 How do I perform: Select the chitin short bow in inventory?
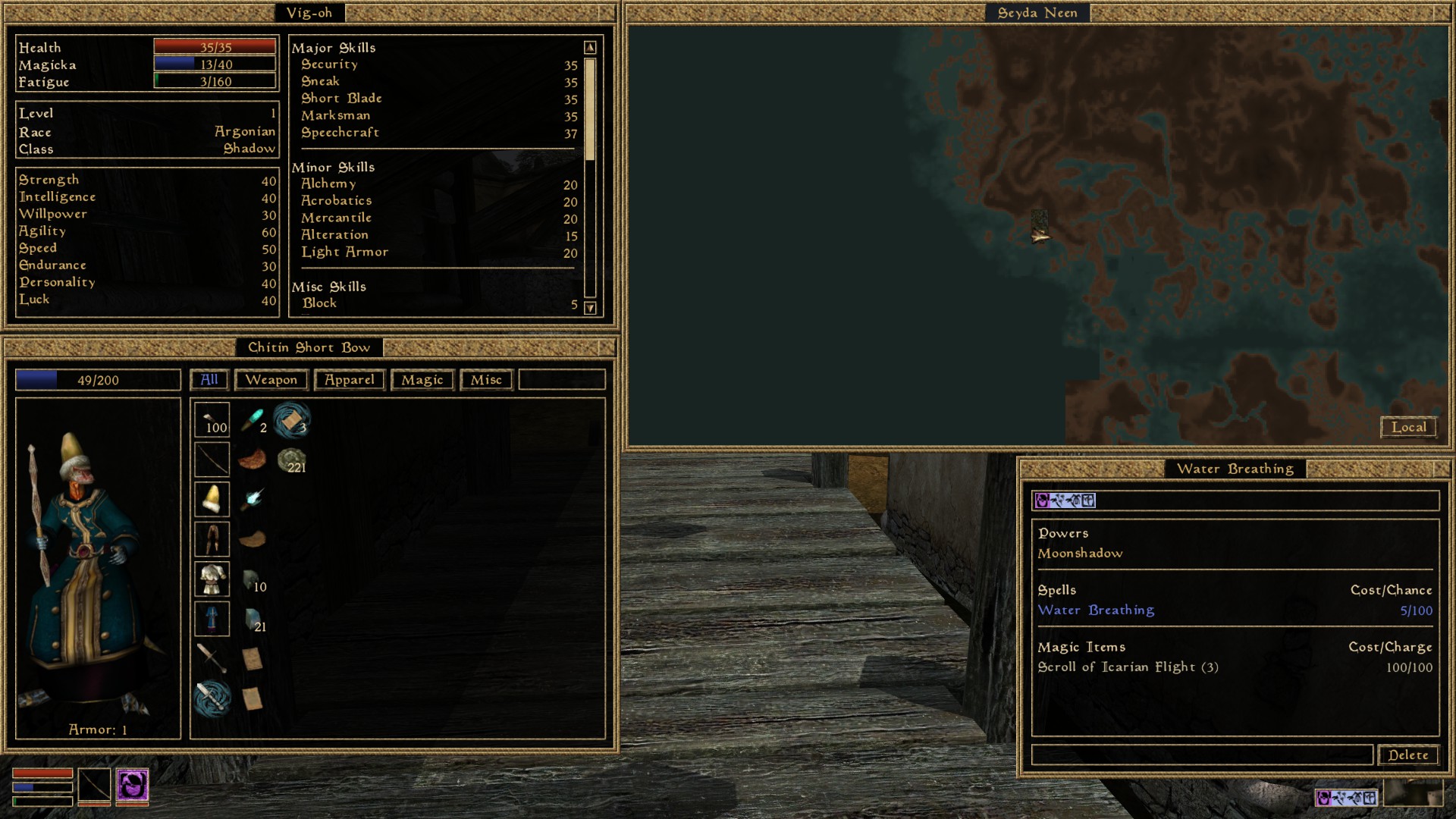point(212,460)
